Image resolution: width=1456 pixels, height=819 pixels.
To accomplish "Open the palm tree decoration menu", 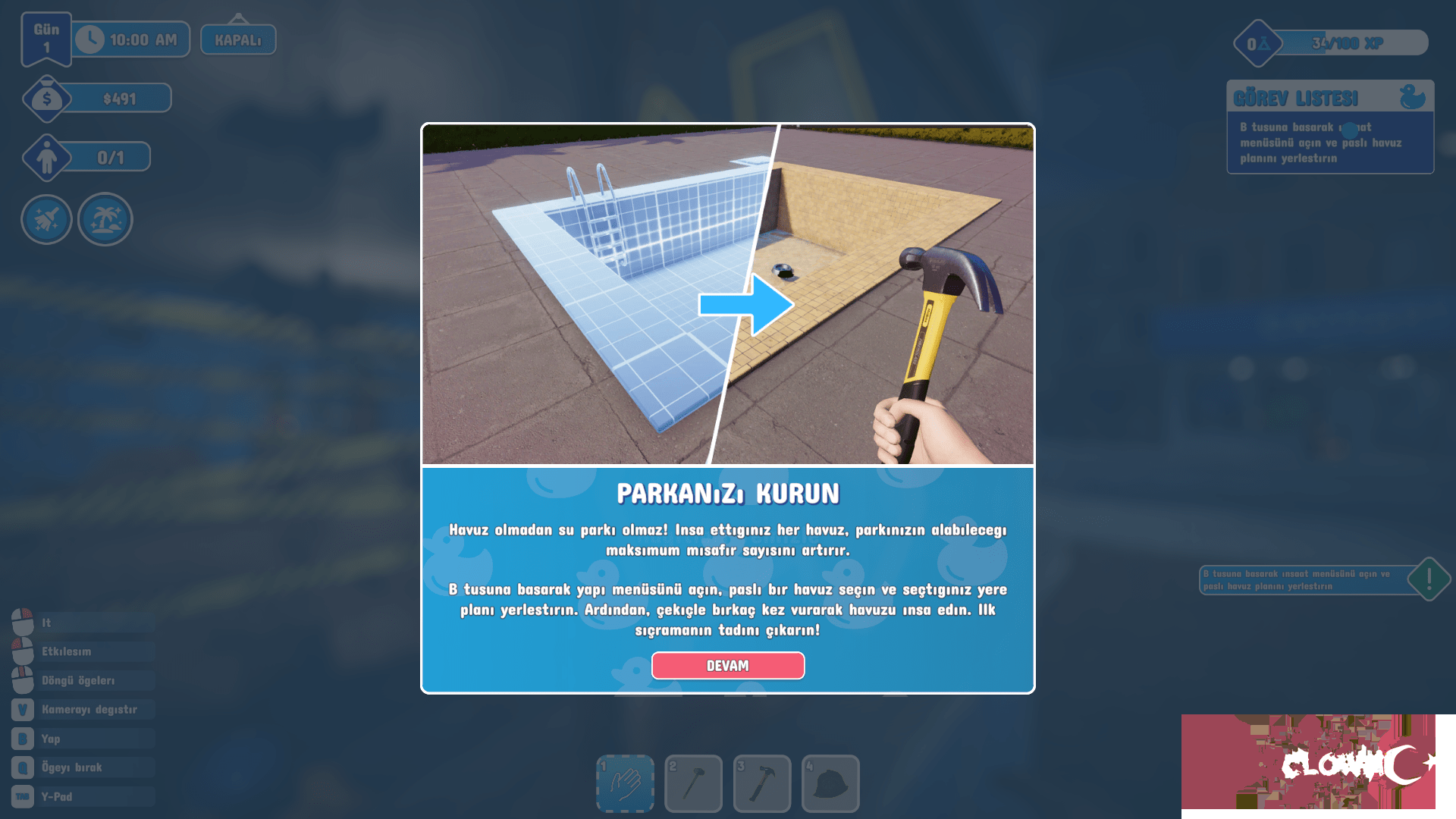I will 105,219.
